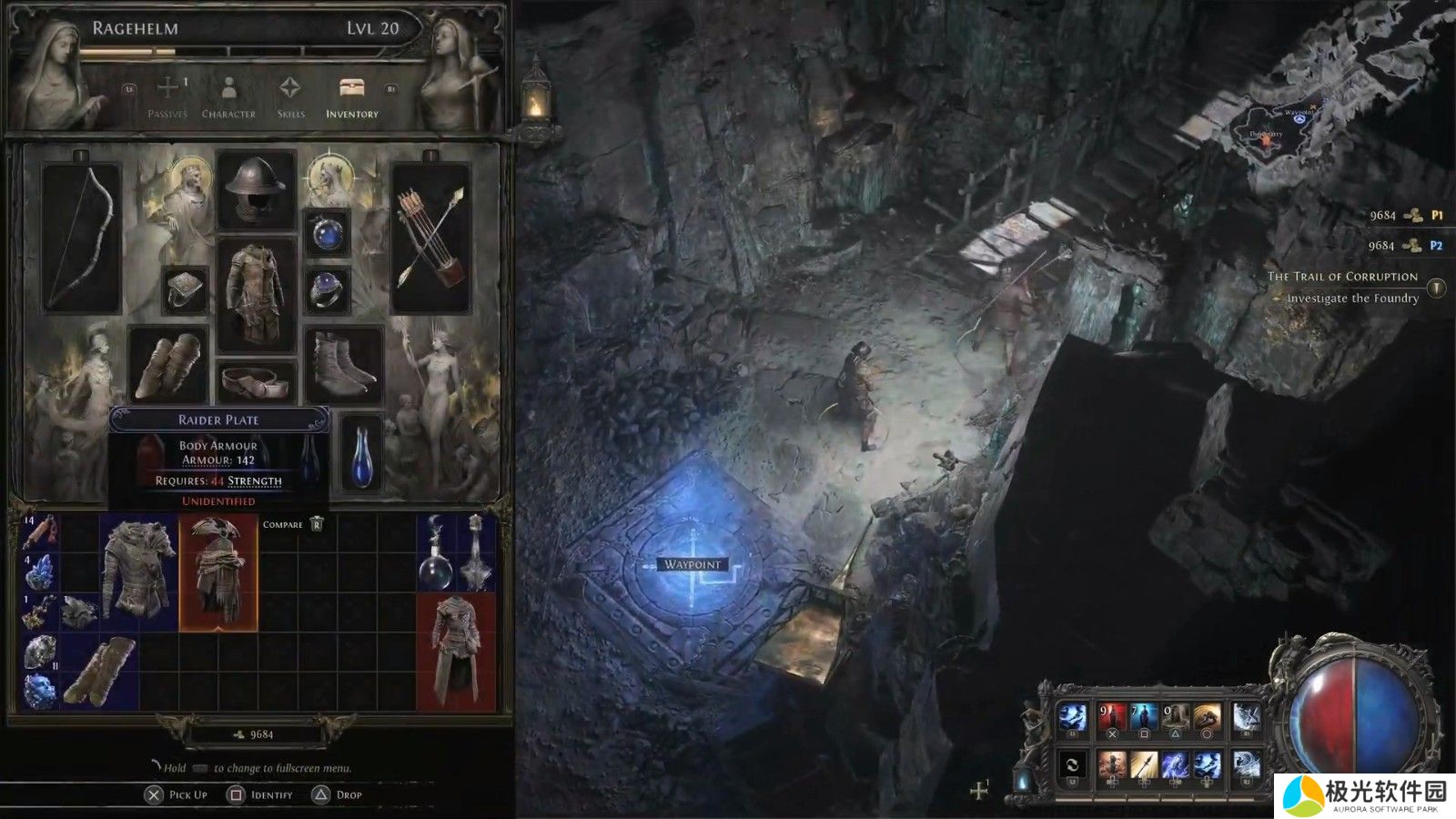1456x819 pixels.
Task: Select the blue mana flask slot
Action: click(361, 453)
